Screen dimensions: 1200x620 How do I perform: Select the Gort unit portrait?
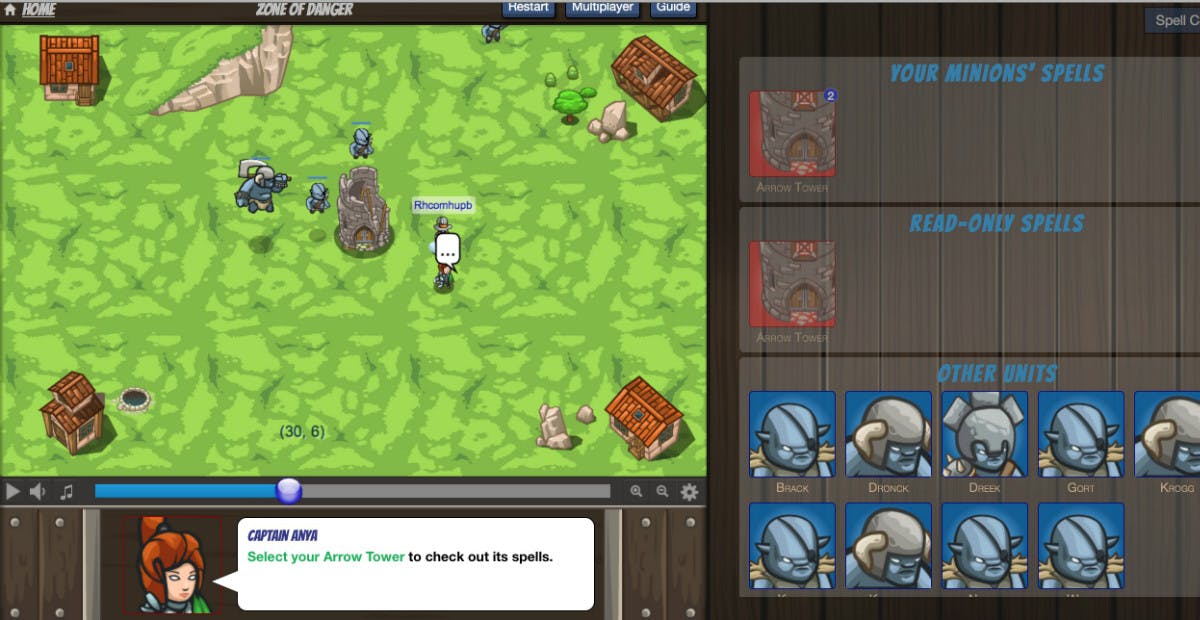1080,434
